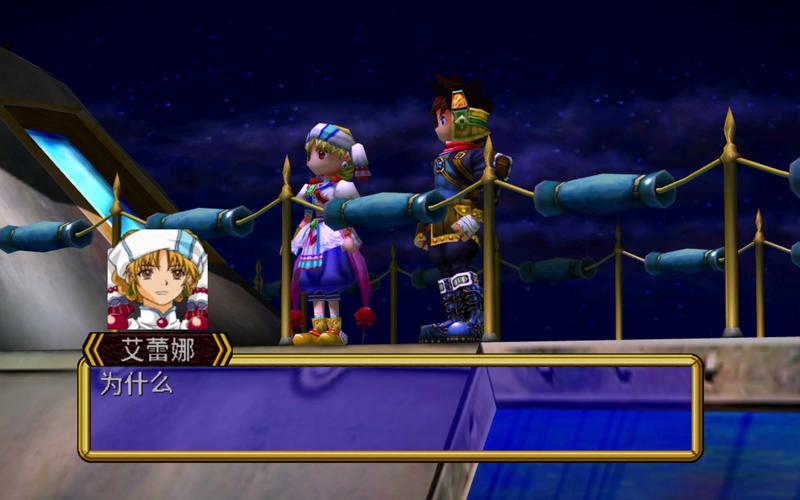
Task: Click the 艾蕾娜 speaker portrait
Action: (157, 281)
